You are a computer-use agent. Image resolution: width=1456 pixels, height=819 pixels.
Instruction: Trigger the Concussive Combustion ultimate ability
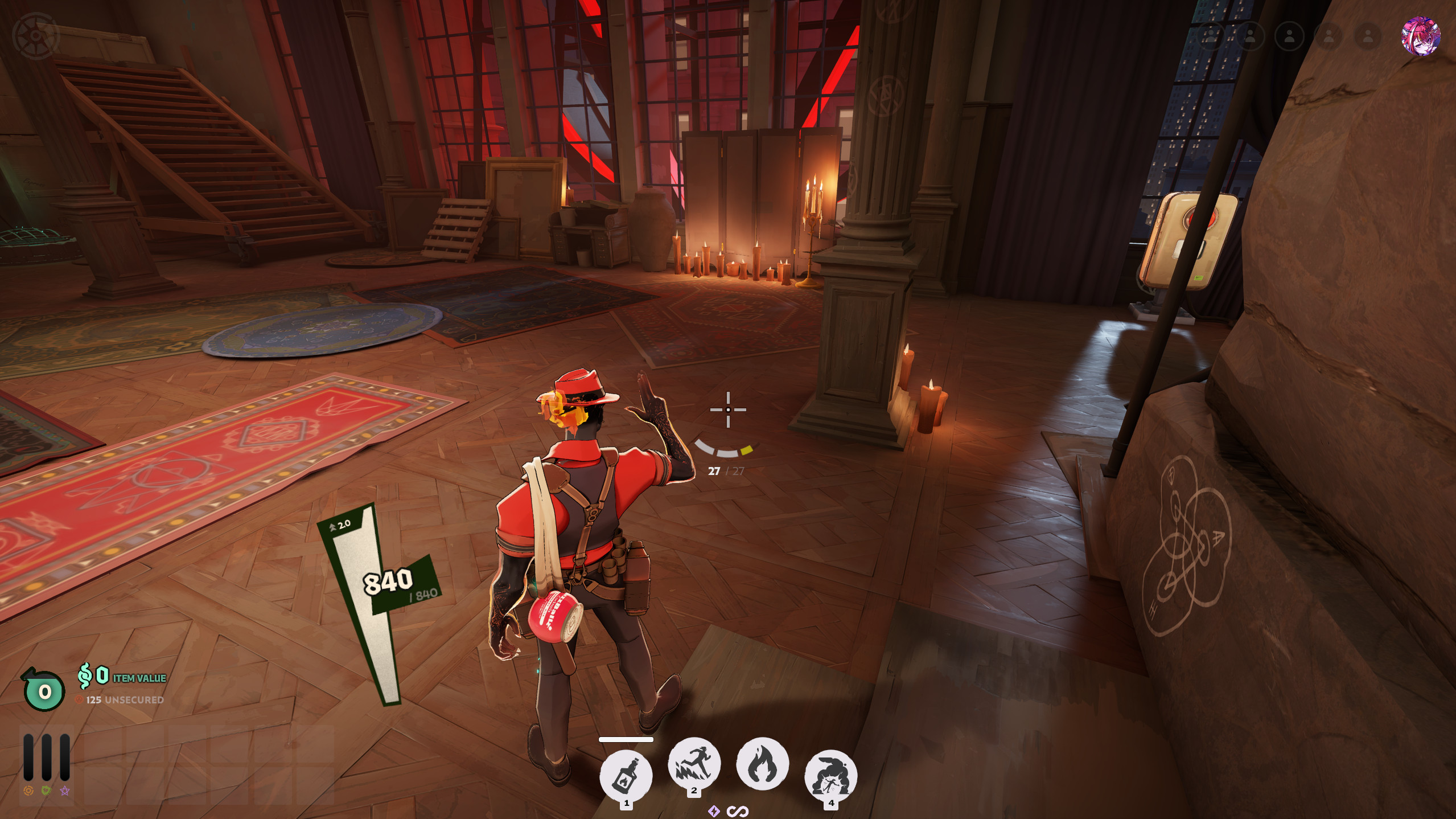(x=830, y=775)
